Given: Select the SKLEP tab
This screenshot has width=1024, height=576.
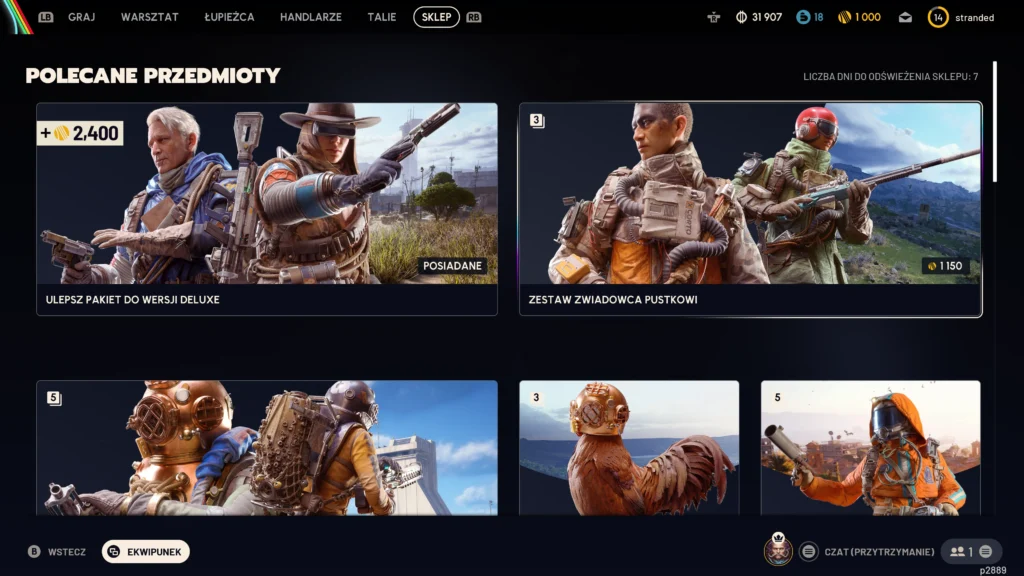Looking at the screenshot, I should [x=436, y=17].
